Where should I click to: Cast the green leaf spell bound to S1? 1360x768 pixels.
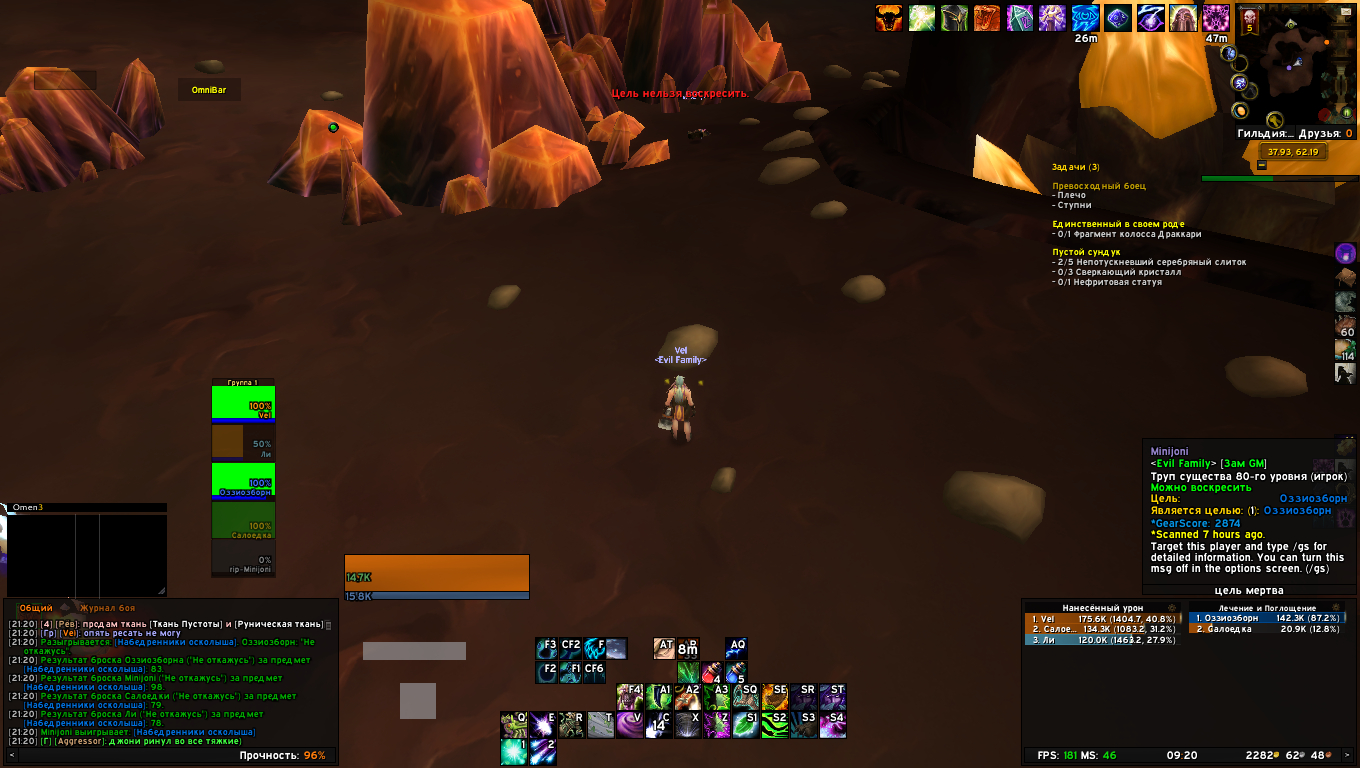[745, 724]
